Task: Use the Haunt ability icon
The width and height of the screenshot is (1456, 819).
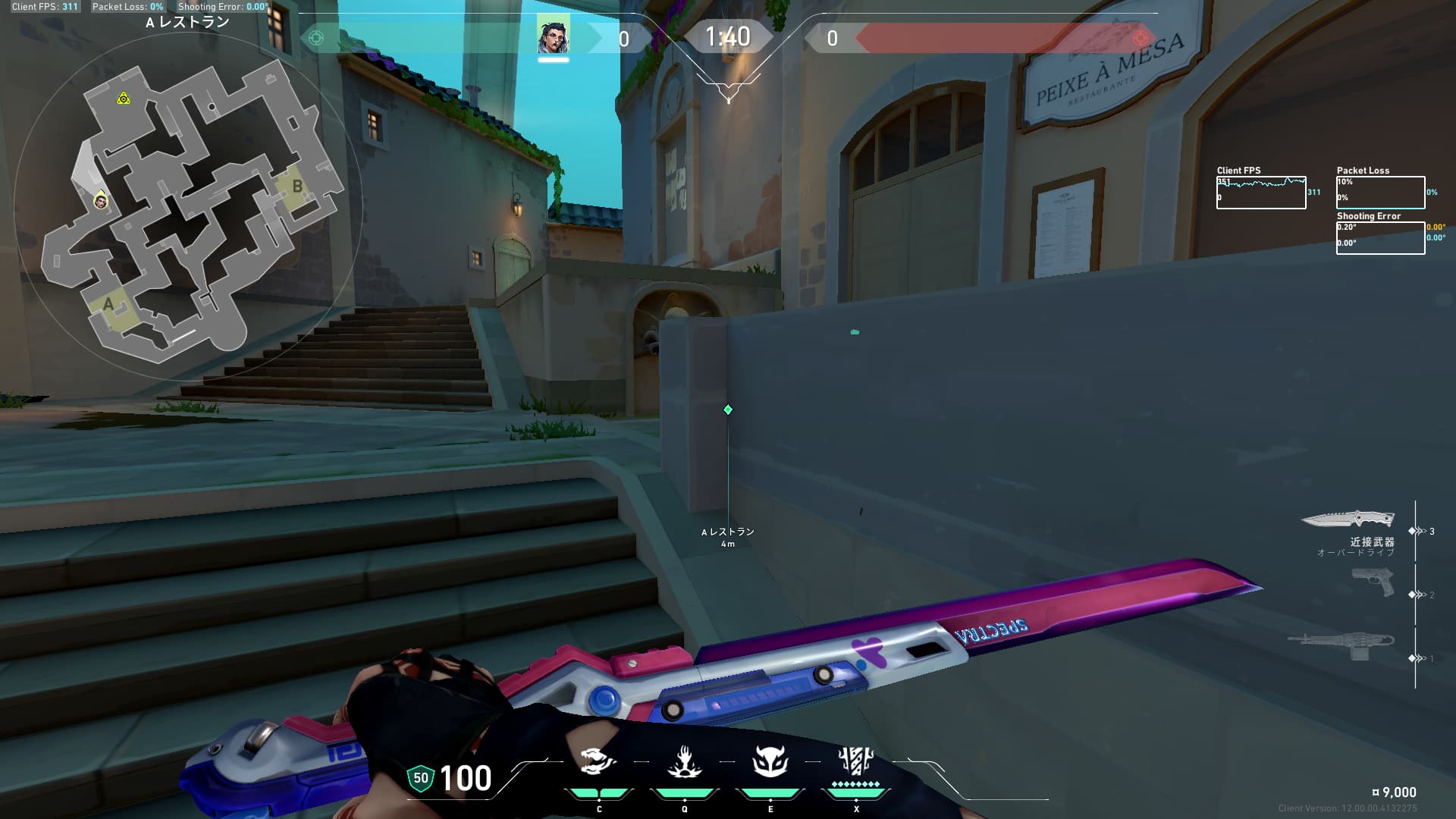Action: (x=770, y=761)
